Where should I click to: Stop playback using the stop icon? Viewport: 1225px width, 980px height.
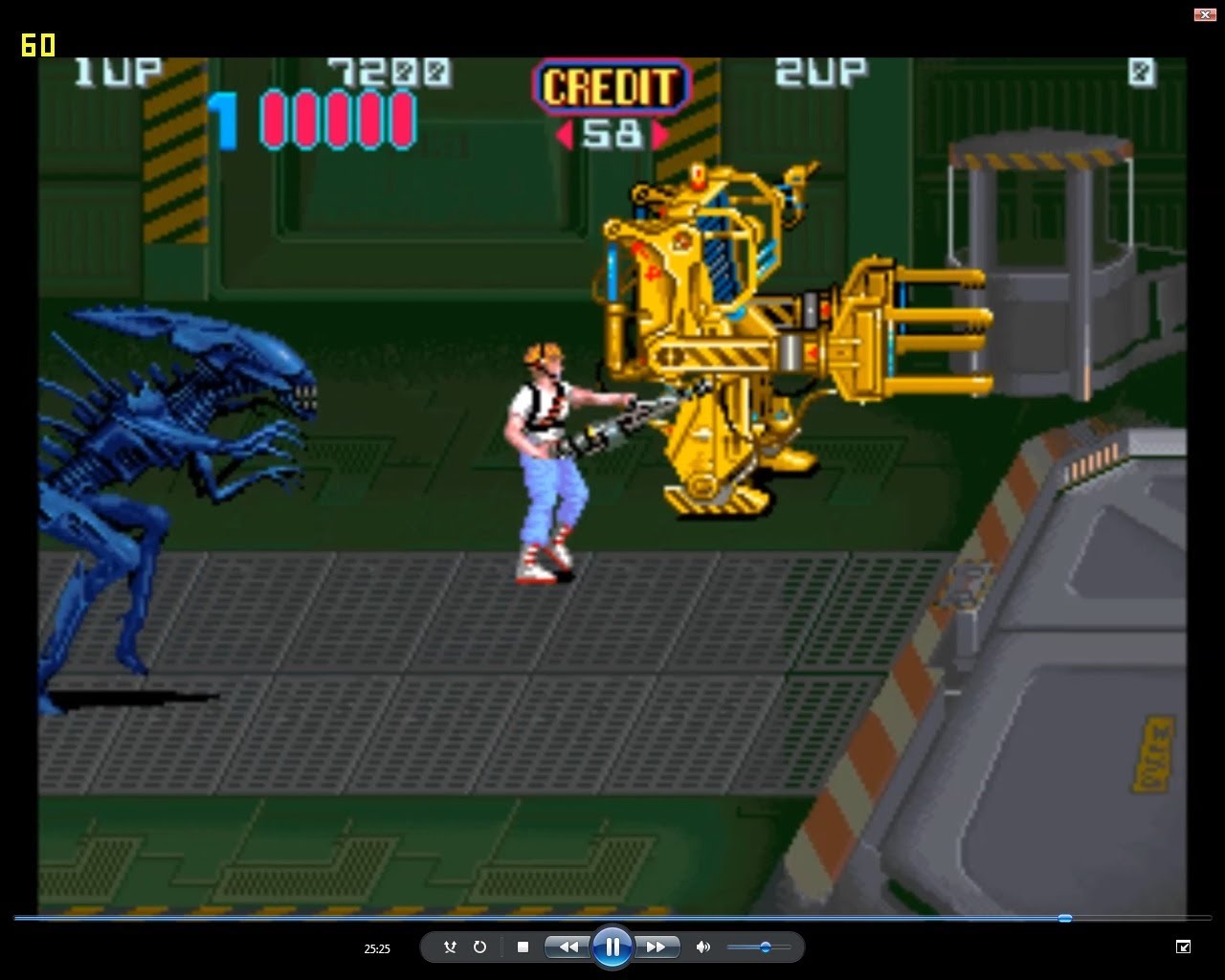(x=523, y=947)
